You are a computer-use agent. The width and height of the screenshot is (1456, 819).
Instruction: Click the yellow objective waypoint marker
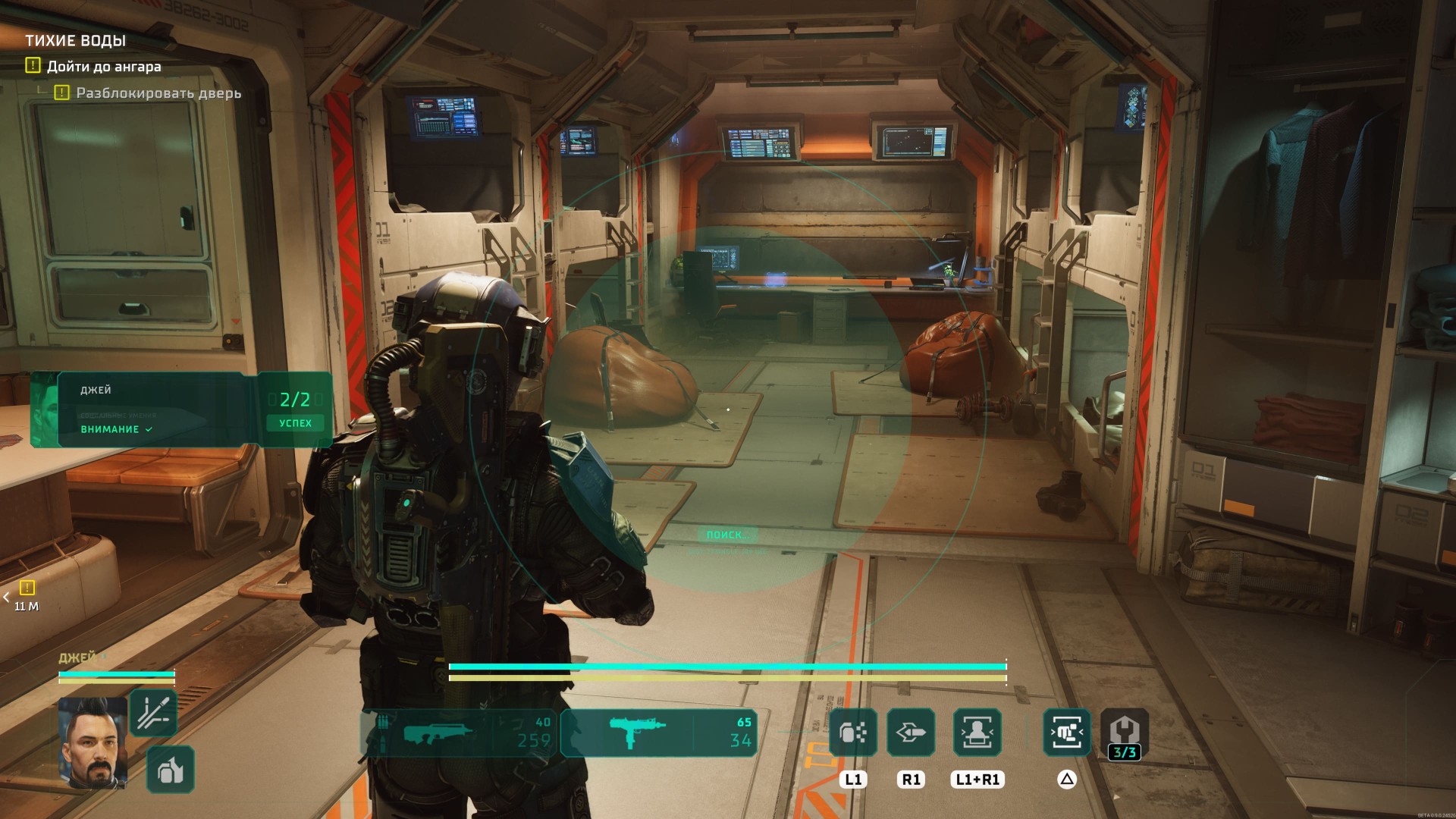point(27,588)
